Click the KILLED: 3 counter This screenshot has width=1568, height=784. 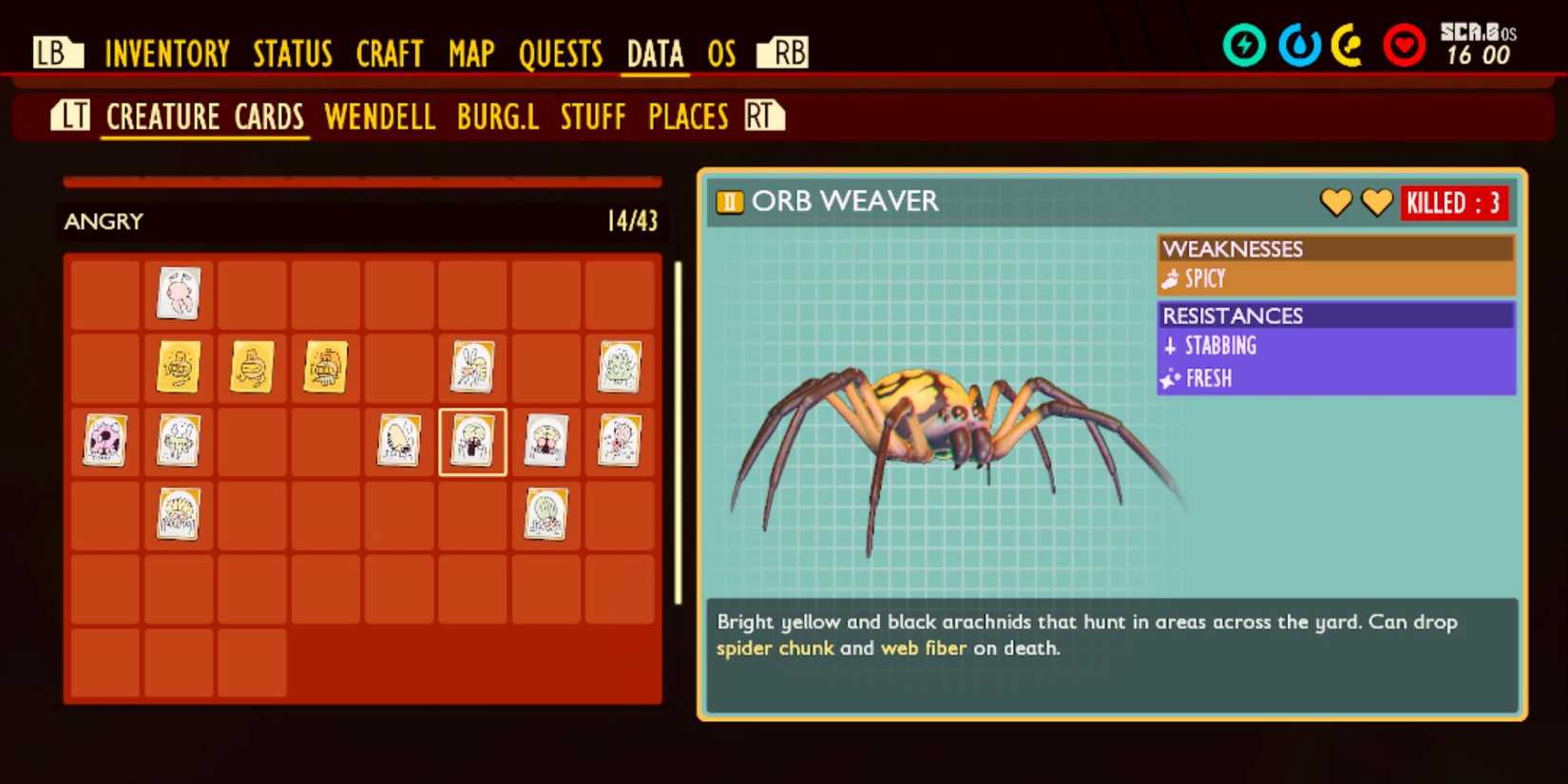pyautogui.click(x=1455, y=202)
